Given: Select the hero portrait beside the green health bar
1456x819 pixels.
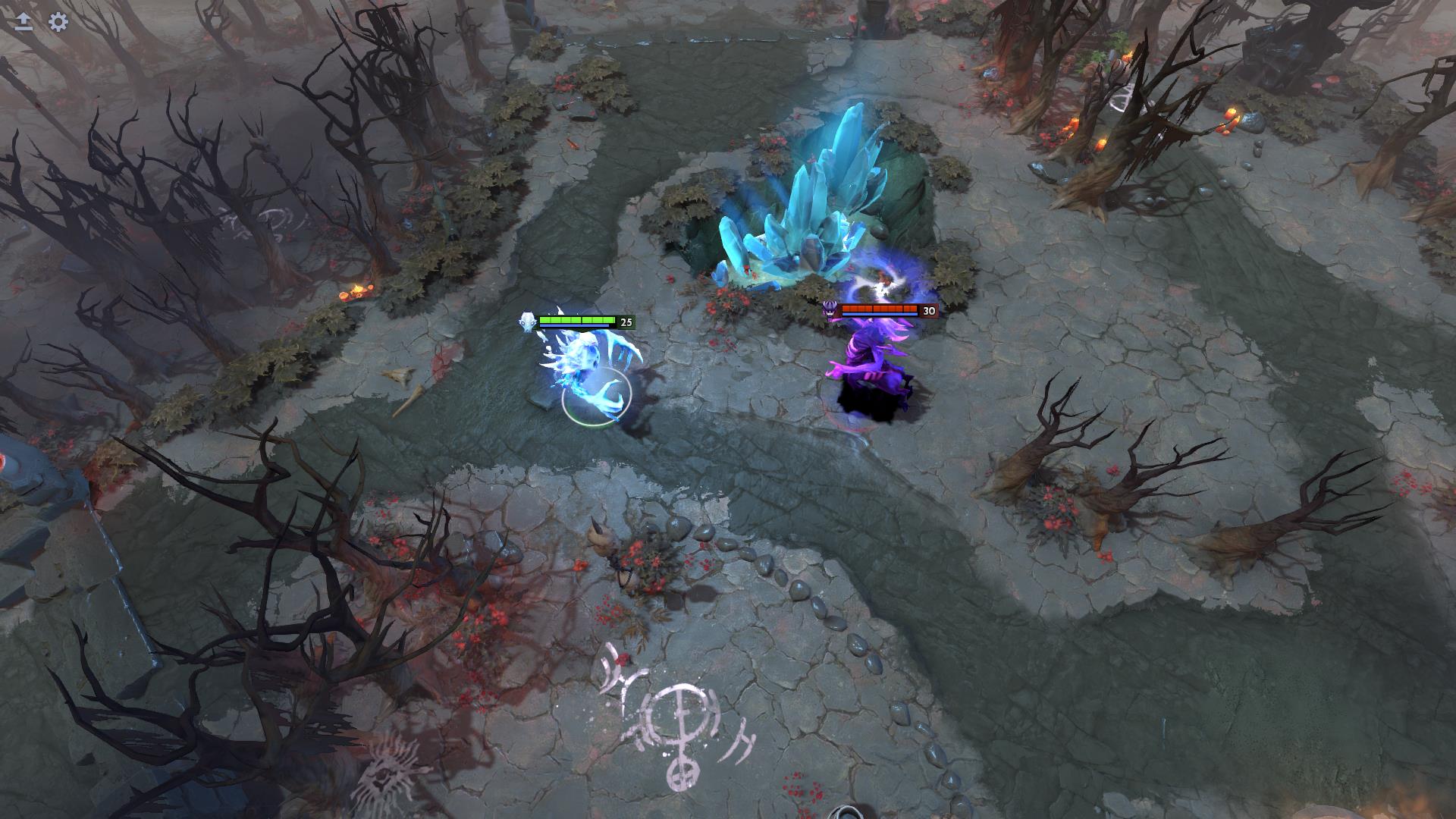Looking at the screenshot, I should 529,322.
